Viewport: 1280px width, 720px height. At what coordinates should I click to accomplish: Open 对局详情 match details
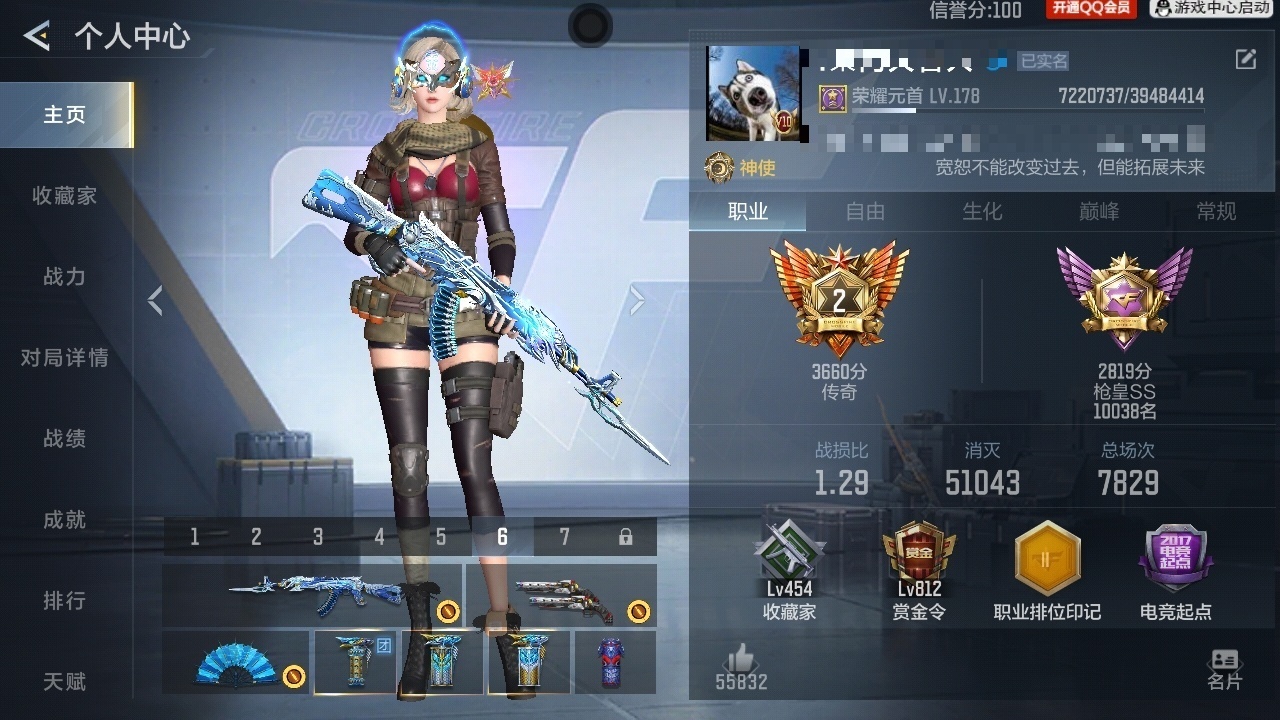pos(64,358)
